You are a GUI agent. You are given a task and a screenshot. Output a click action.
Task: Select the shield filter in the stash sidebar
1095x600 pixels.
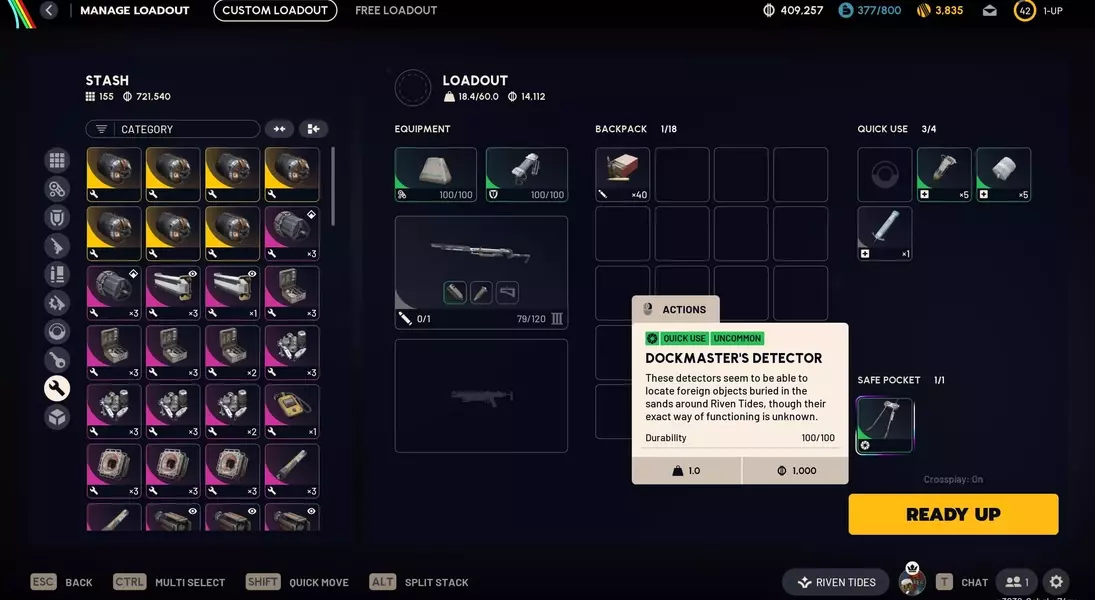click(x=57, y=217)
